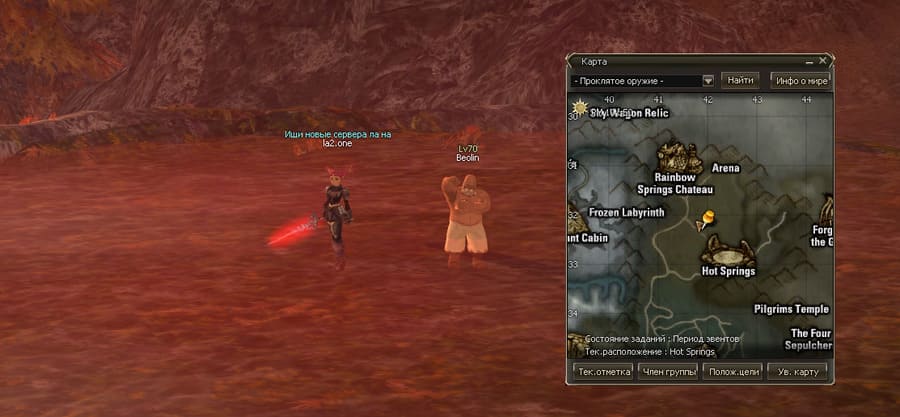The image size is (900, 417).
Task: Click Pilgrims Temple on the map
Action: click(791, 309)
